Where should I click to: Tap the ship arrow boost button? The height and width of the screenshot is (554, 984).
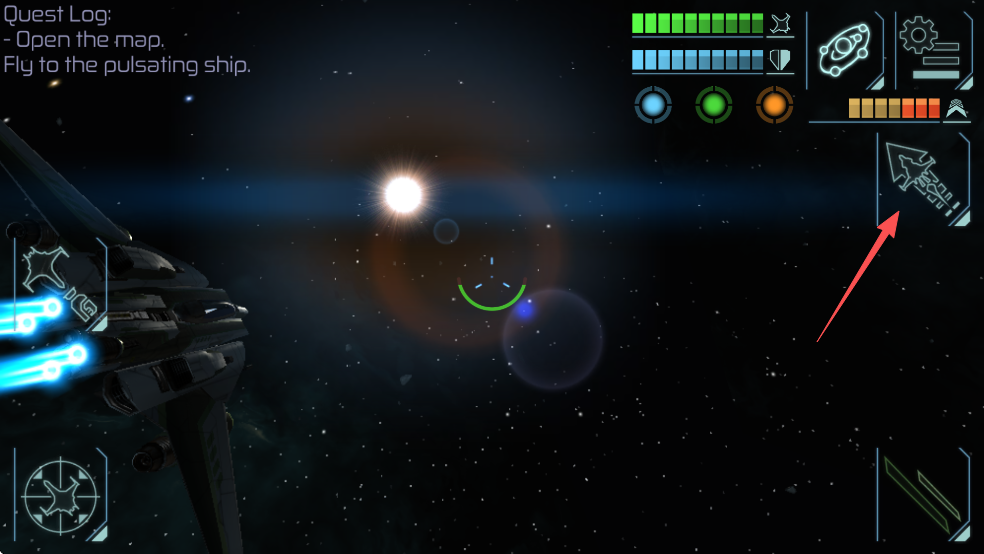[x=923, y=180]
